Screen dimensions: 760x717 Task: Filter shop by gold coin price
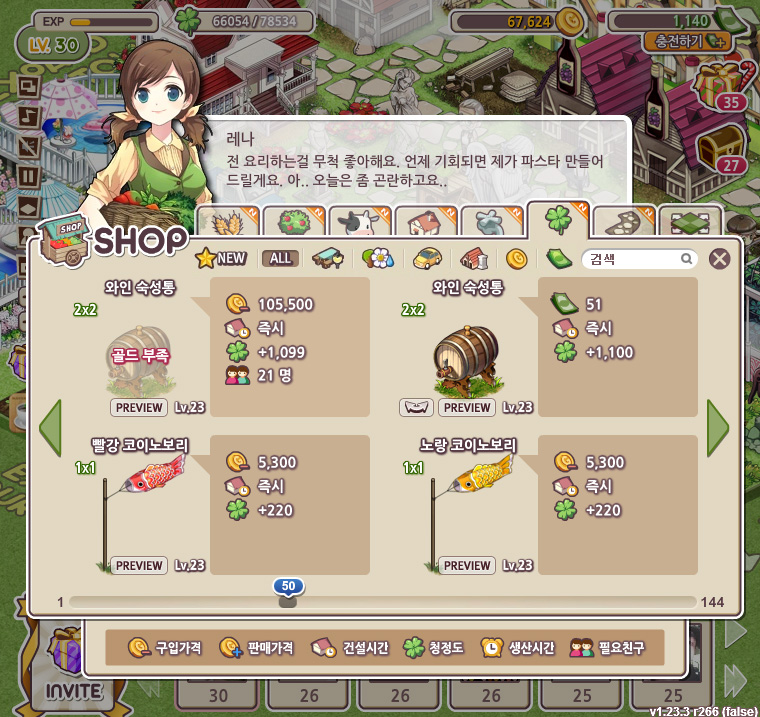[x=516, y=259]
